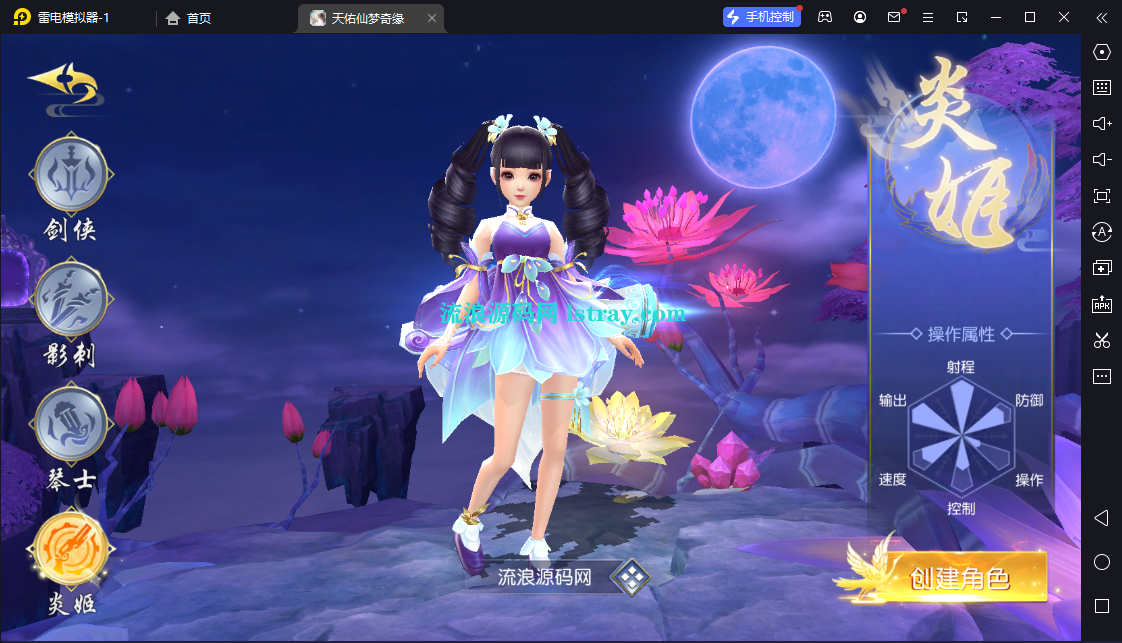The image size is (1122, 643).
Task: Pick the 琴士 musician class
Action: (x=70, y=424)
